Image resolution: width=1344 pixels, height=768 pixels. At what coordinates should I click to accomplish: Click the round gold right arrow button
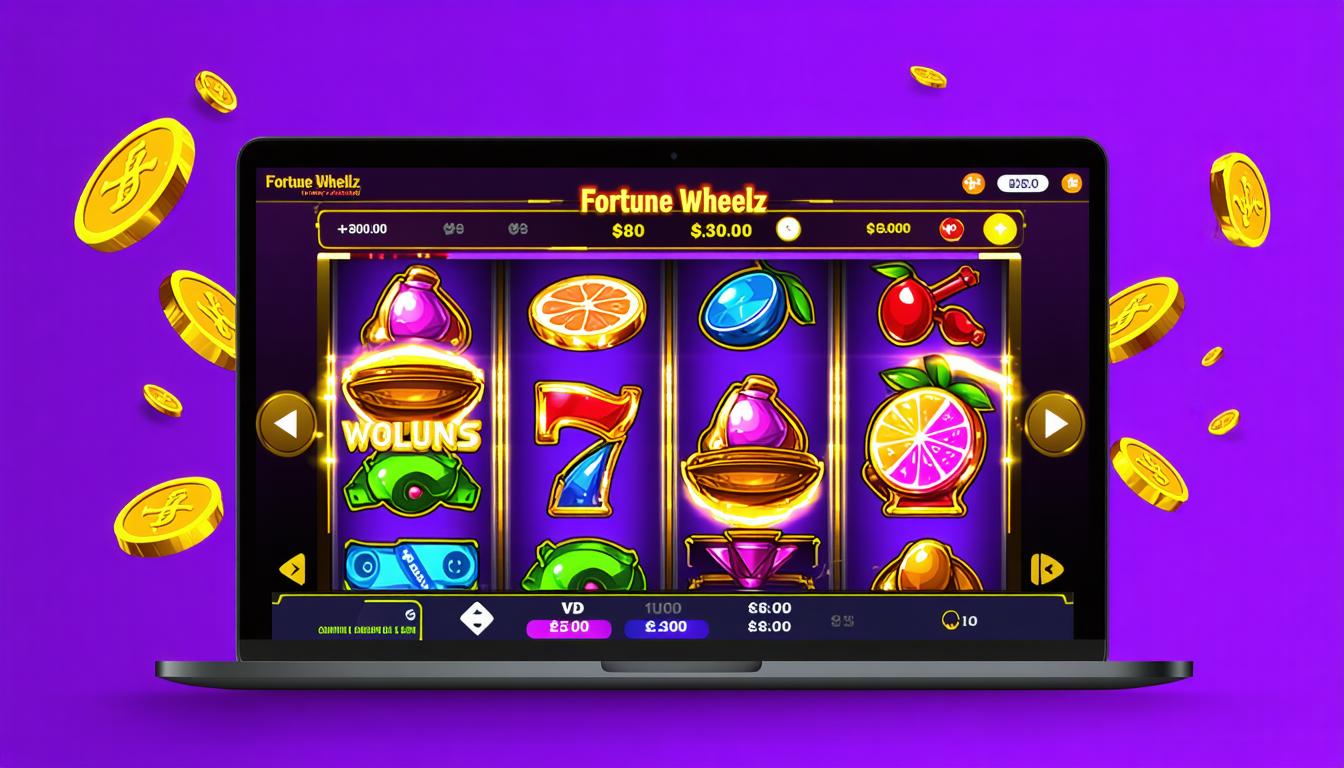(1055, 423)
